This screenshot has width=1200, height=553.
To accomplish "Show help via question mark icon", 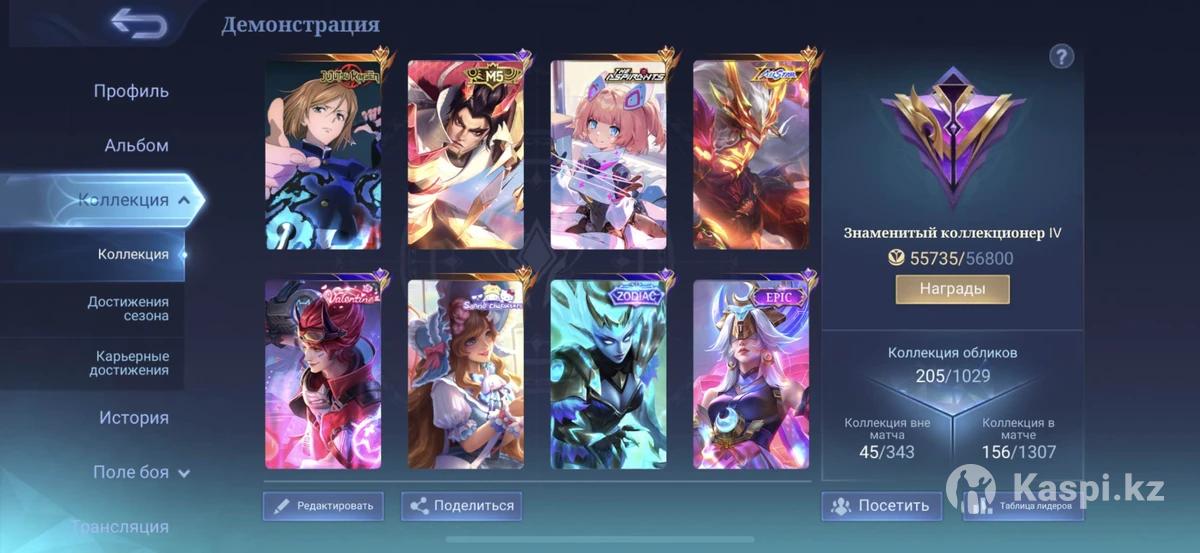I will (x=1061, y=56).
